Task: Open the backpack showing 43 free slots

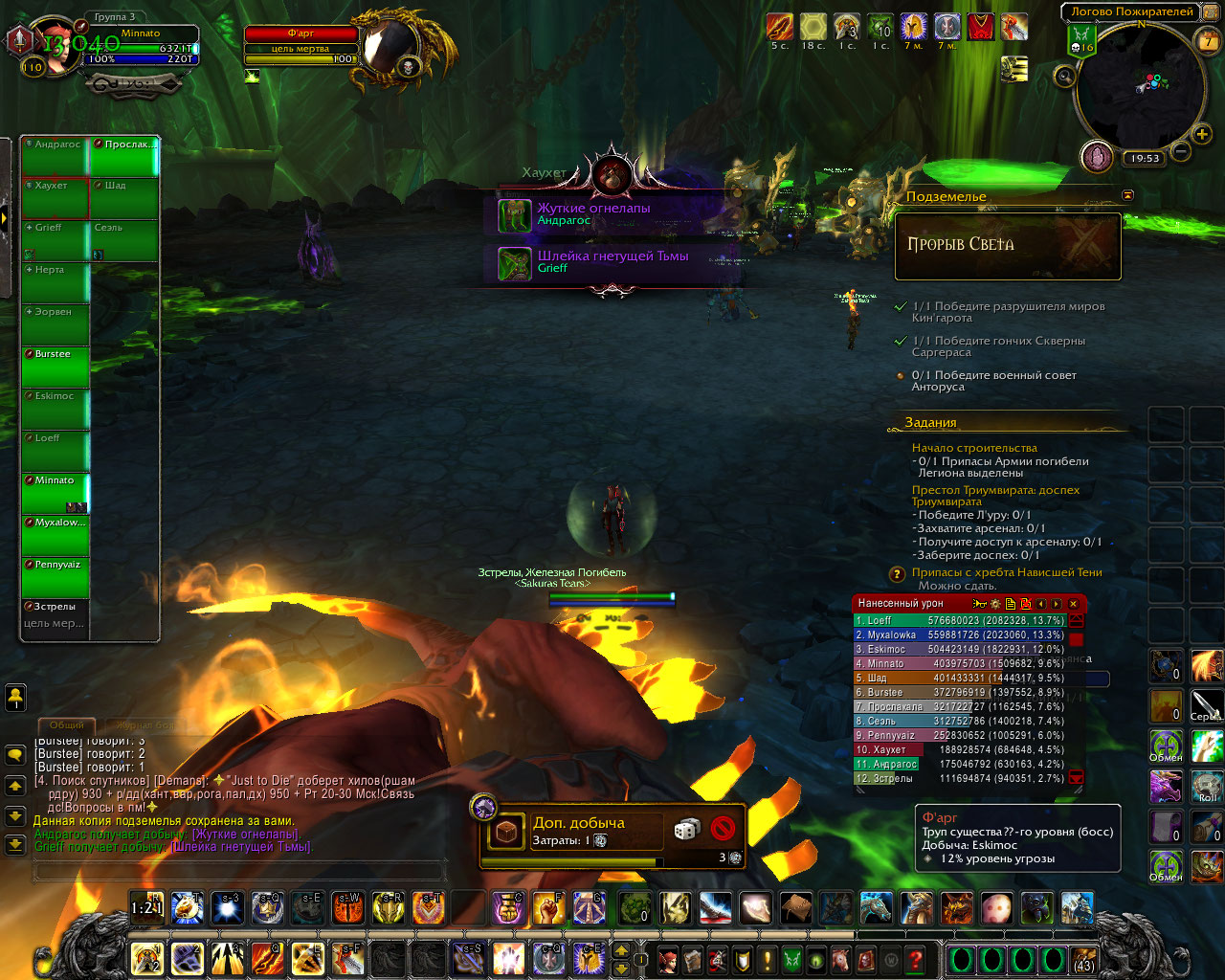Action: (1084, 959)
